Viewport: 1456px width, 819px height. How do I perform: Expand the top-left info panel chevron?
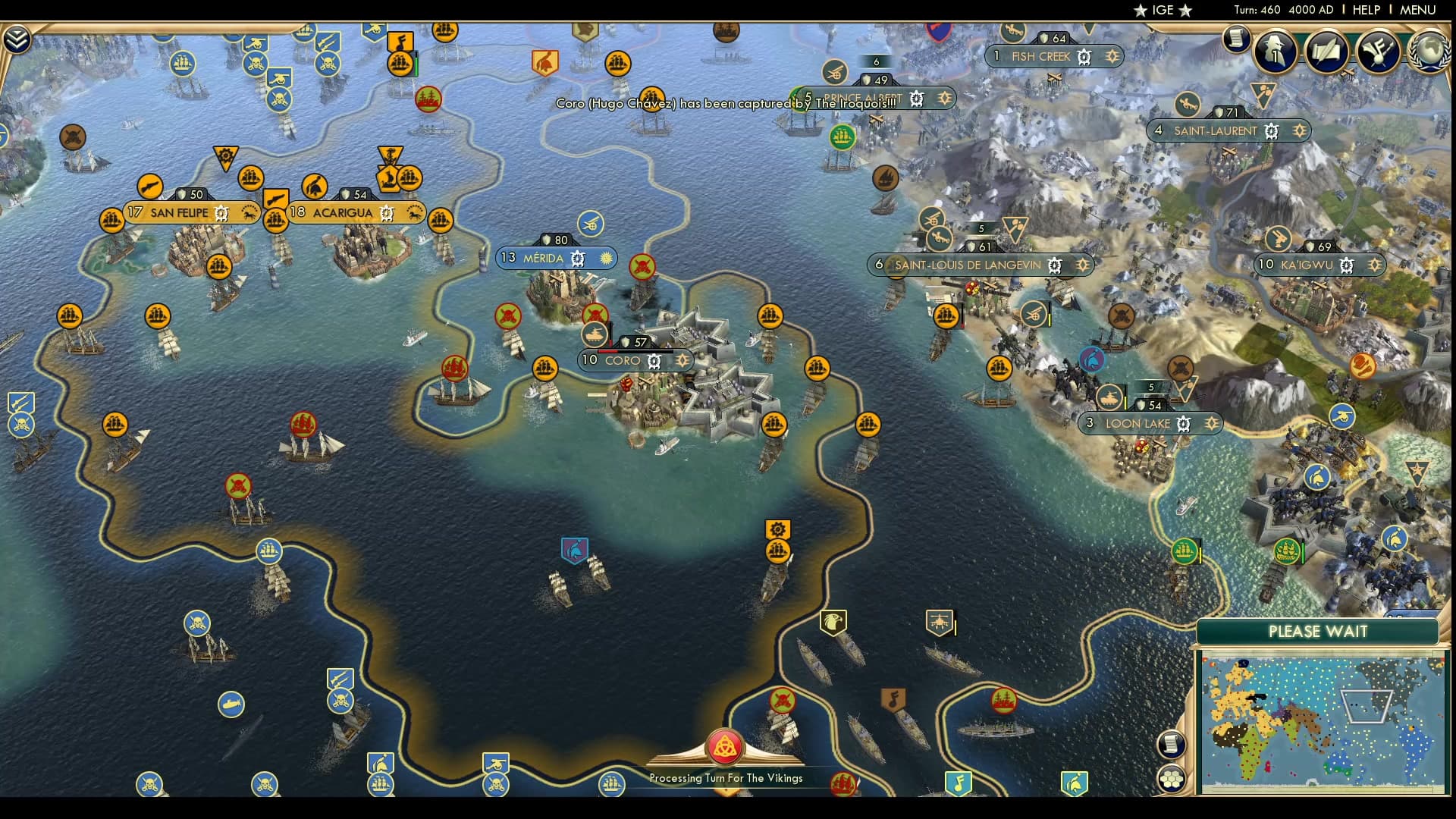click(x=17, y=39)
